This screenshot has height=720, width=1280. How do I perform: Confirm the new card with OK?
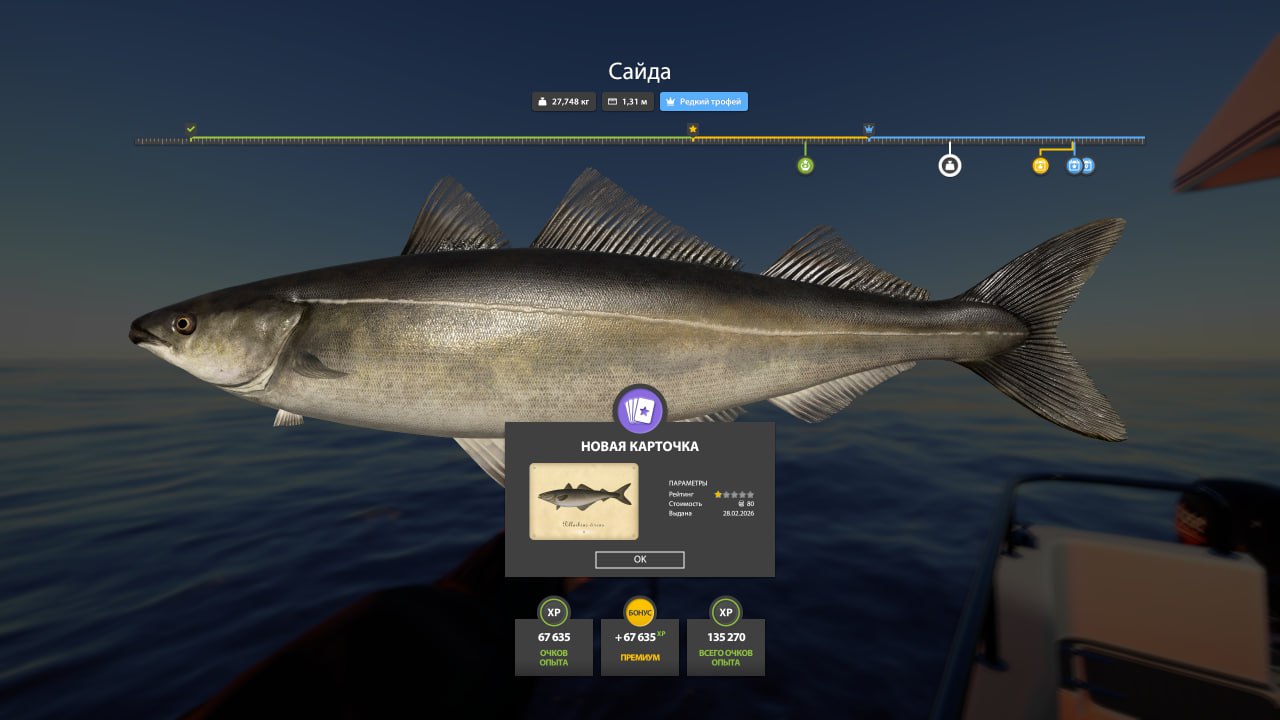click(640, 560)
